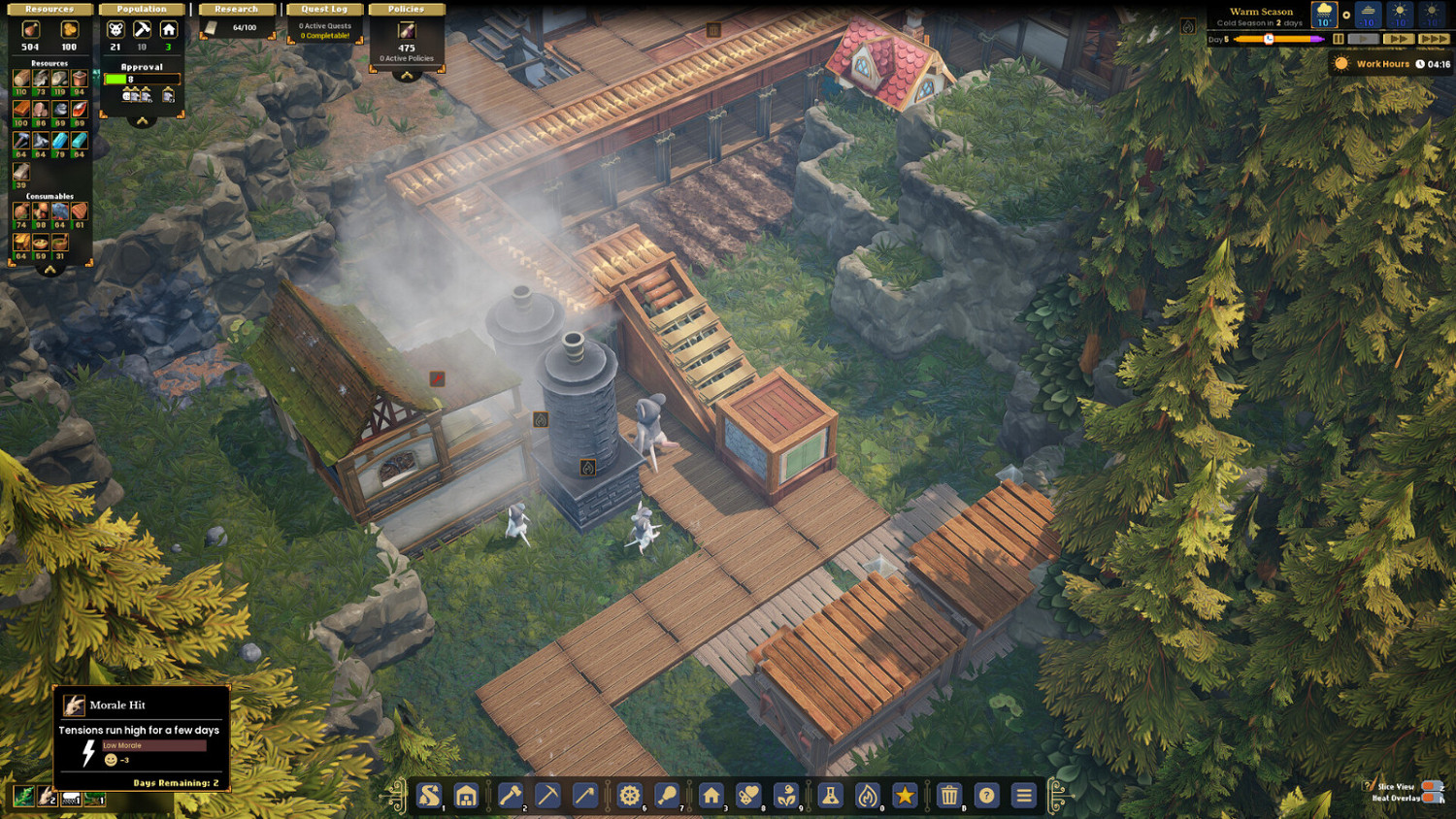Collapse the Resources panel via its chevron
This screenshot has height=819, width=1456.
50,271
